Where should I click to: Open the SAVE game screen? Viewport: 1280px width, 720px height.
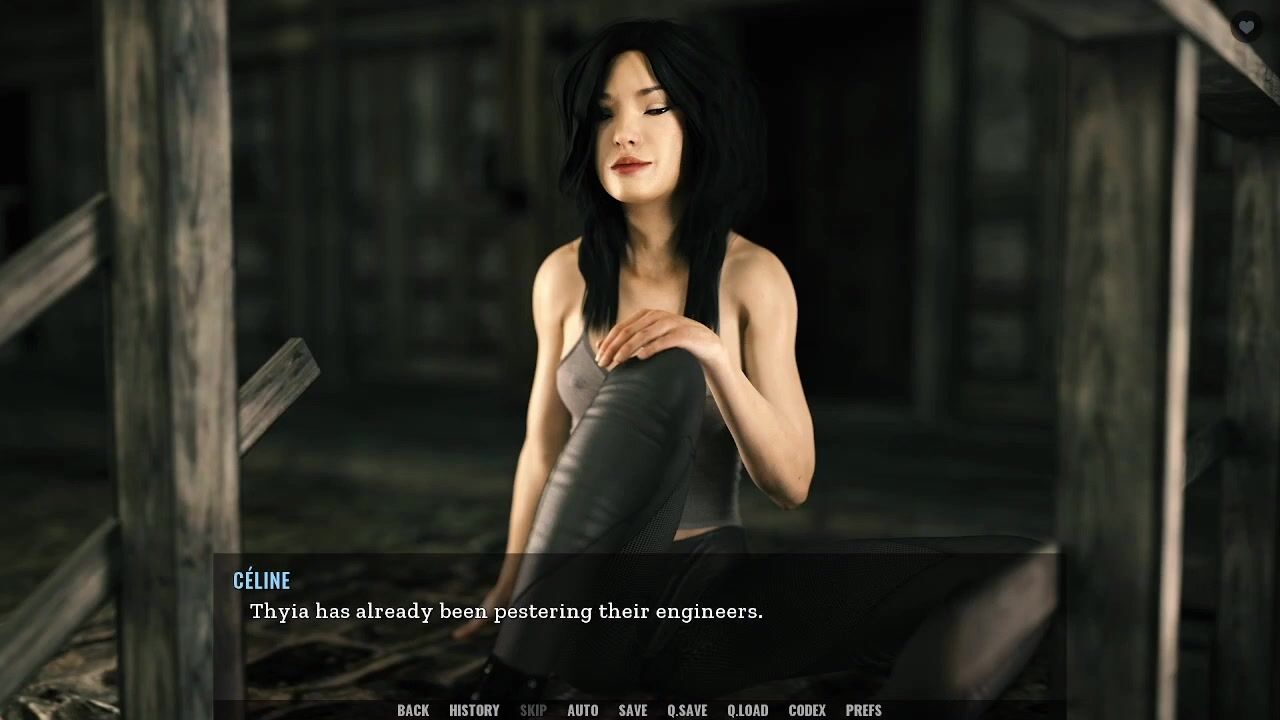(x=633, y=710)
